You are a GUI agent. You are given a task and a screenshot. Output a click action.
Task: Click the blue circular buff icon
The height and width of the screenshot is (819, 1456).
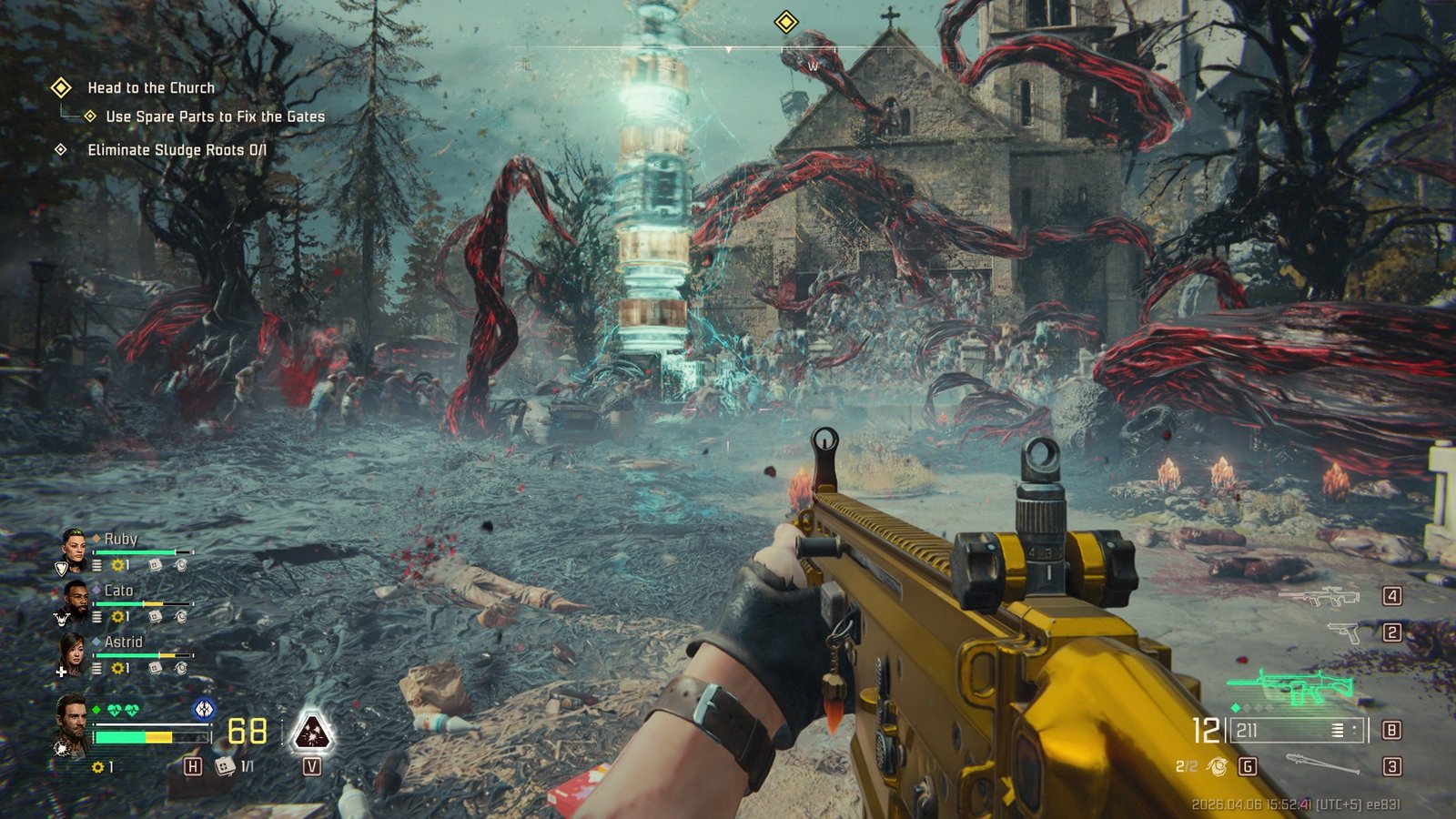tap(204, 707)
